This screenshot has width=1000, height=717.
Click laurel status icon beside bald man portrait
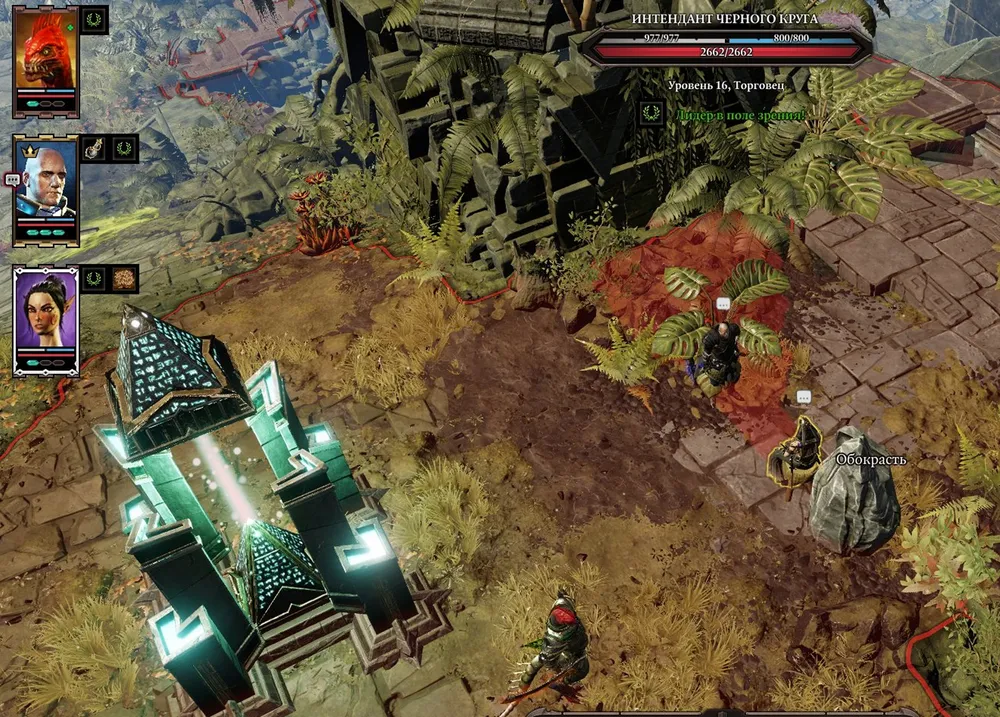click(x=124, y=149)
